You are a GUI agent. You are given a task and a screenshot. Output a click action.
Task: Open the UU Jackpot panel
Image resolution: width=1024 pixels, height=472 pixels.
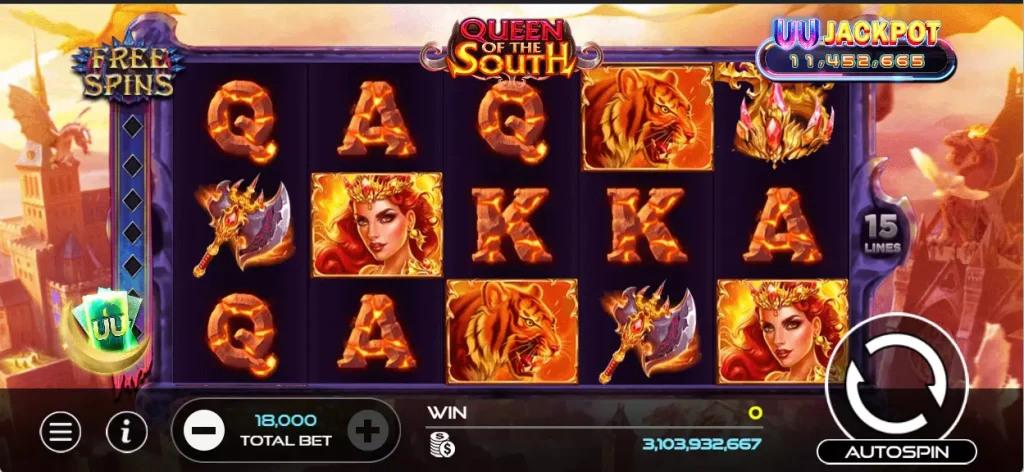pyautogui.click(x=855, y=47)
